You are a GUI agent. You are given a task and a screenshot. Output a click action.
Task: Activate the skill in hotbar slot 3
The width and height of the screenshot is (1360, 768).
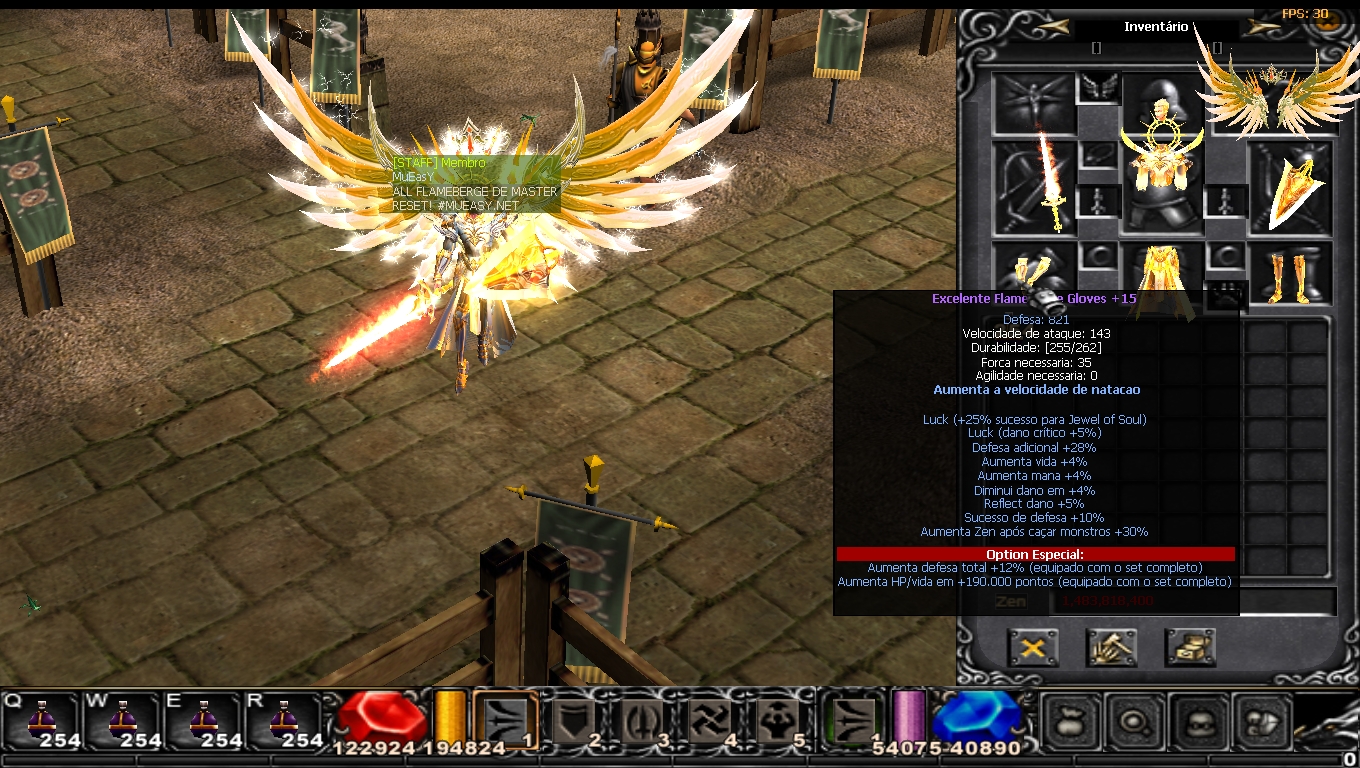tap(641, 721)
